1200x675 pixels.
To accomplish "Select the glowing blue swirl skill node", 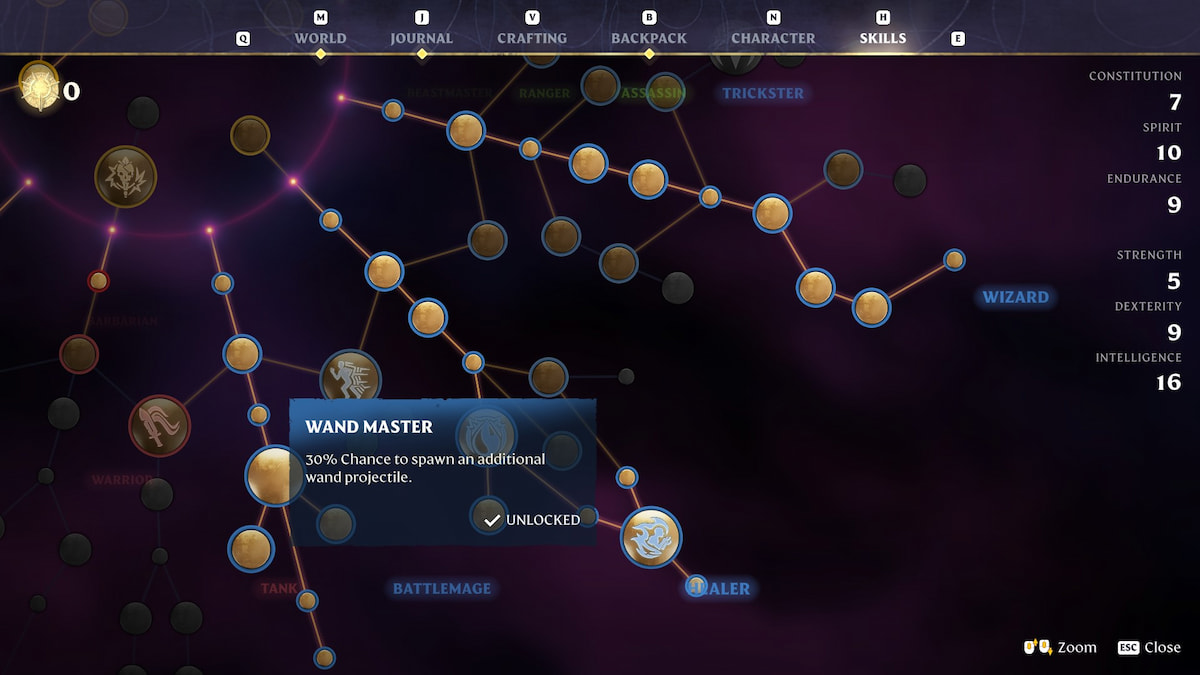I will [651, 537].
